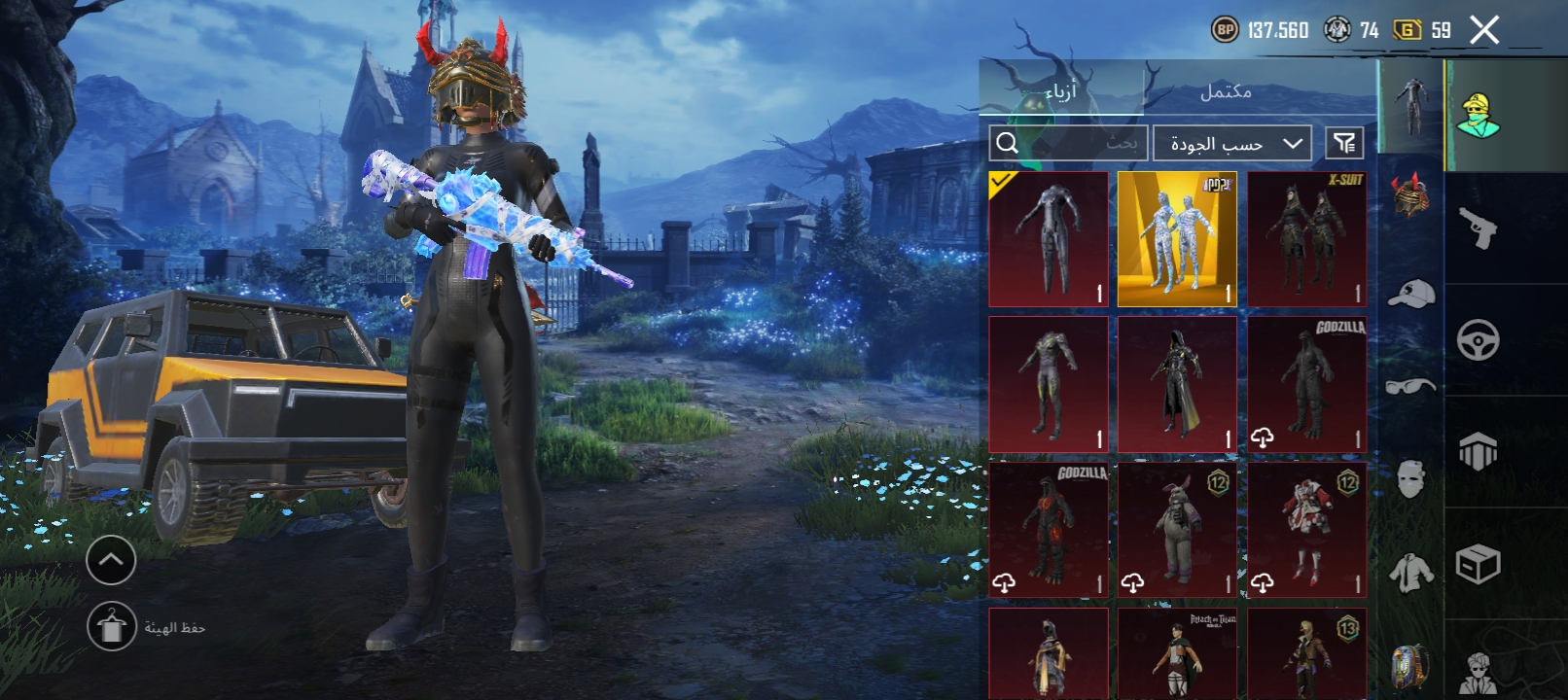Select the red and white outfit

point(1306,530)
